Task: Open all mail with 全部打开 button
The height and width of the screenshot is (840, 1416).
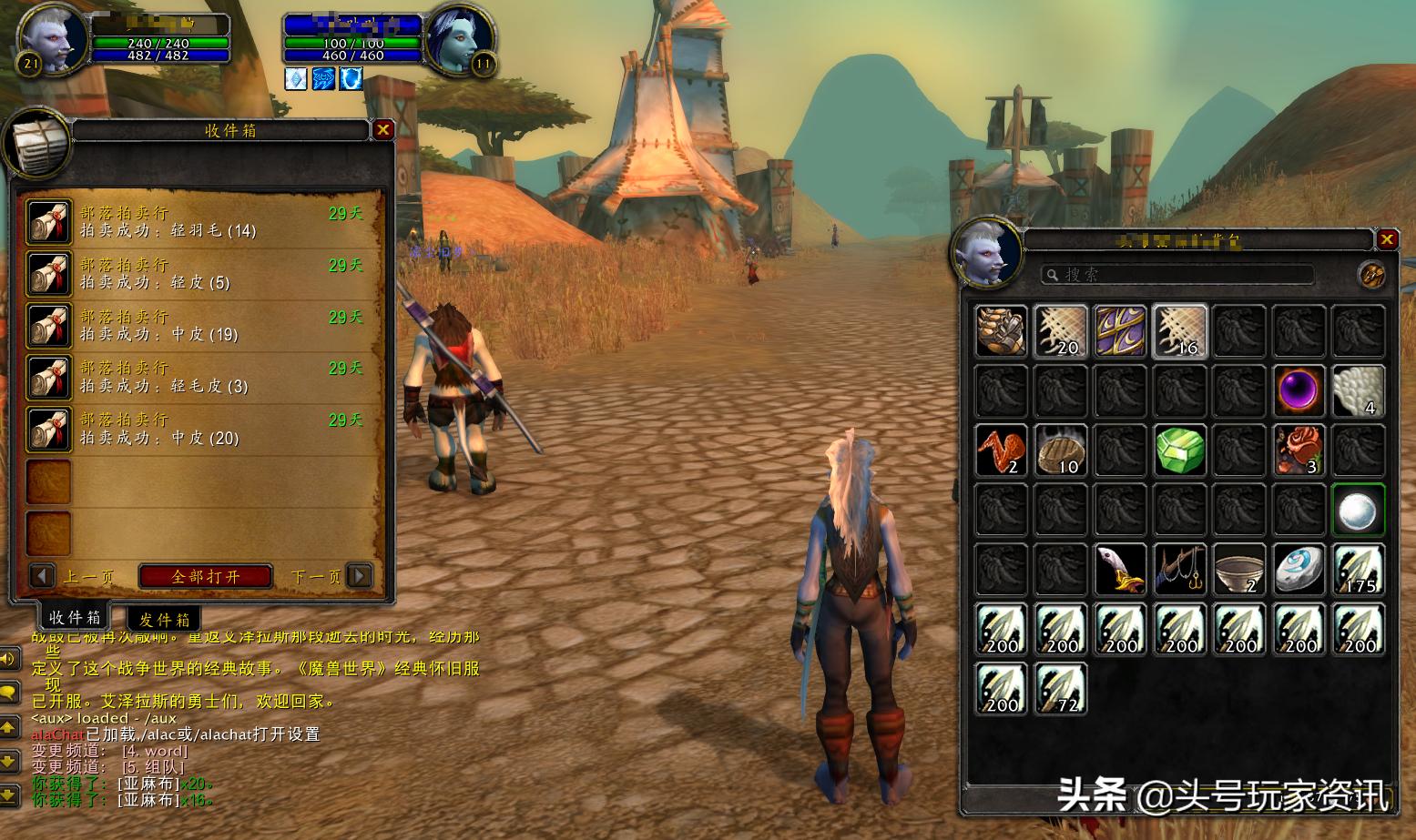Action: point(206,576)
